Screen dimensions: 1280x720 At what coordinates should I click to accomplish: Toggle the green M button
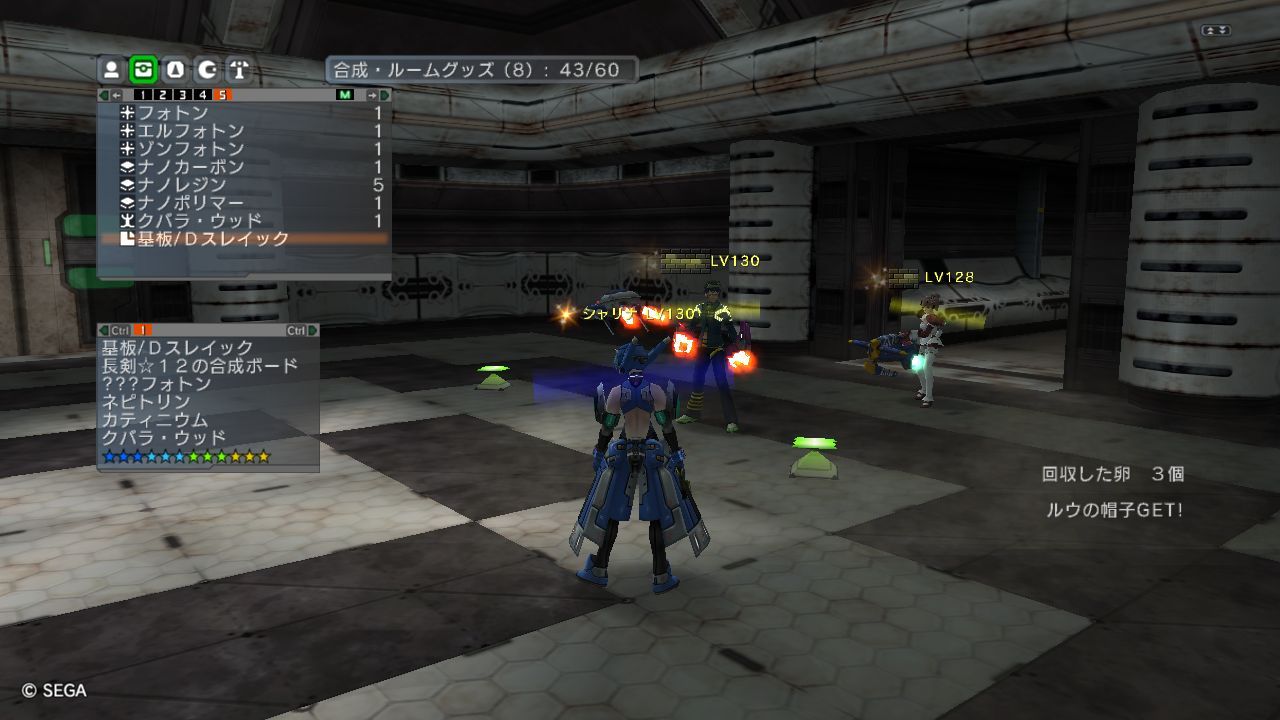coord(345,95)
